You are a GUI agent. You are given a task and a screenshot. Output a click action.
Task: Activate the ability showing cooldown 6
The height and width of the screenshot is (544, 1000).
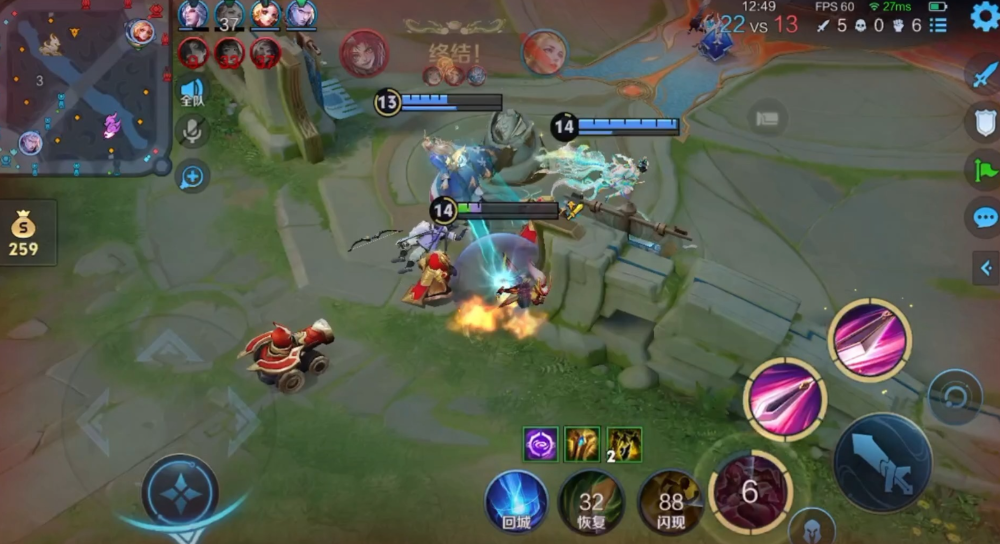click(750, 491)
